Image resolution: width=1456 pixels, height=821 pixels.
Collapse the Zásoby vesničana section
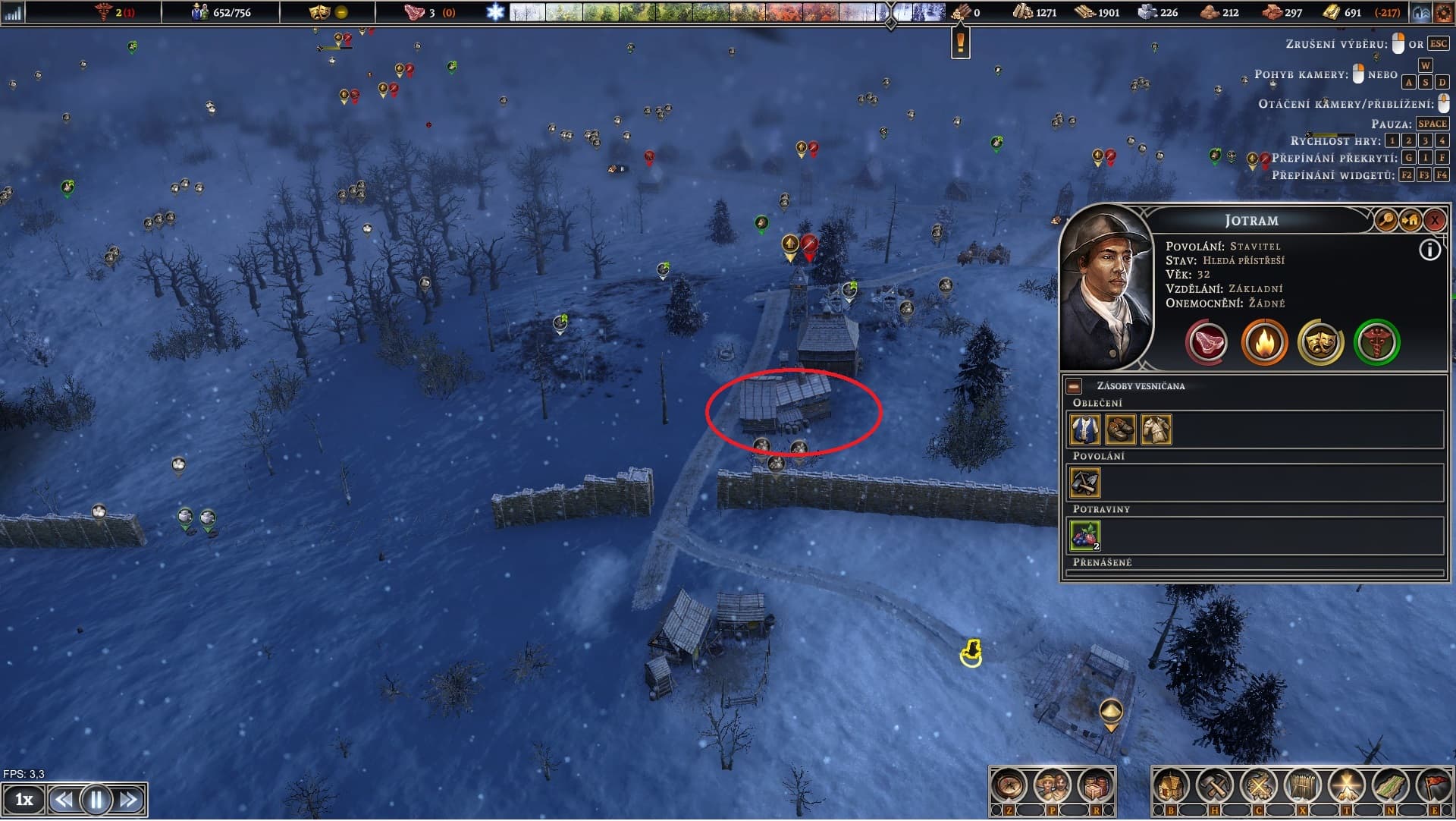1074,386
